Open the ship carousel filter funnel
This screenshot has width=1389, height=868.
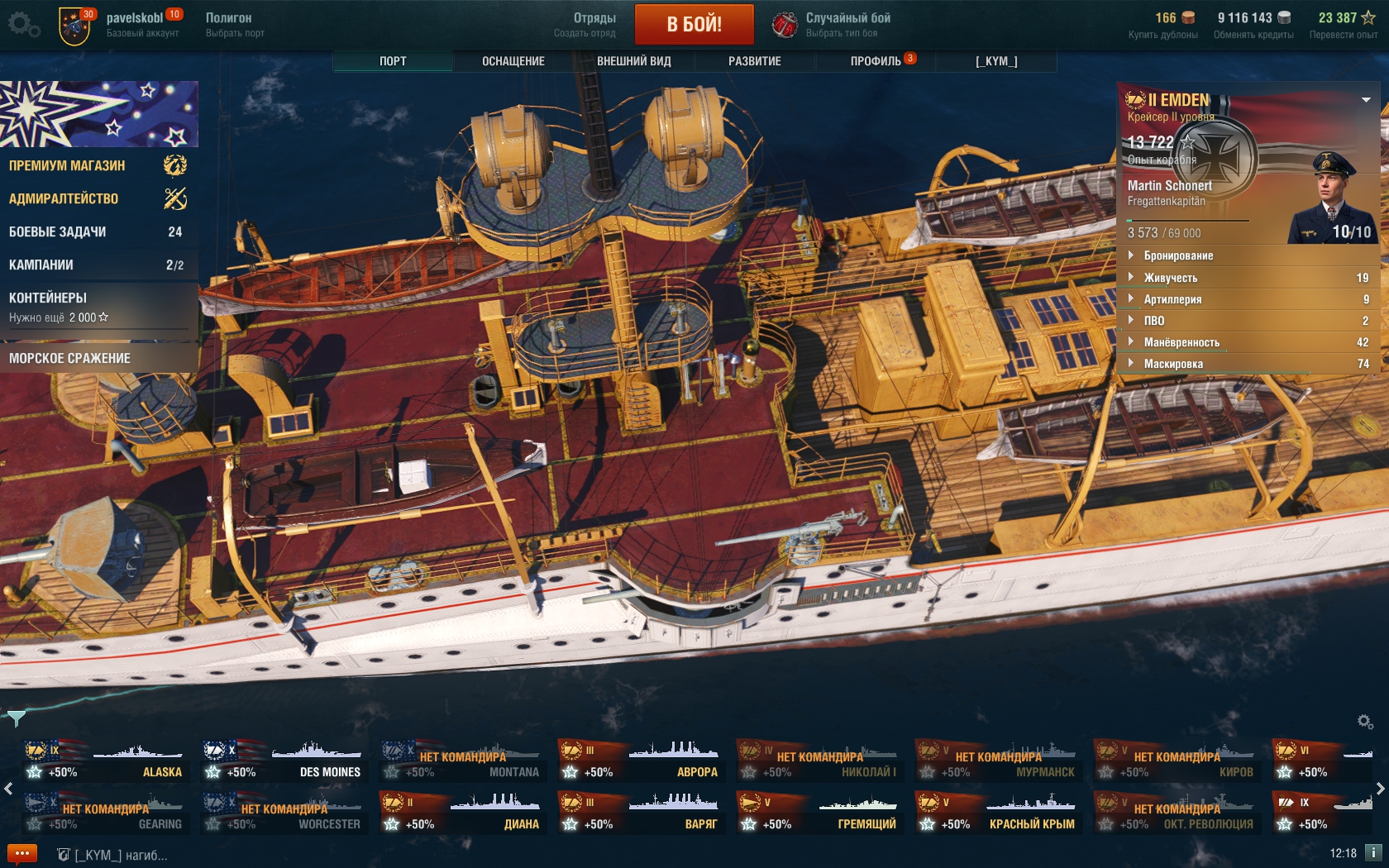[x=16, y=717]
